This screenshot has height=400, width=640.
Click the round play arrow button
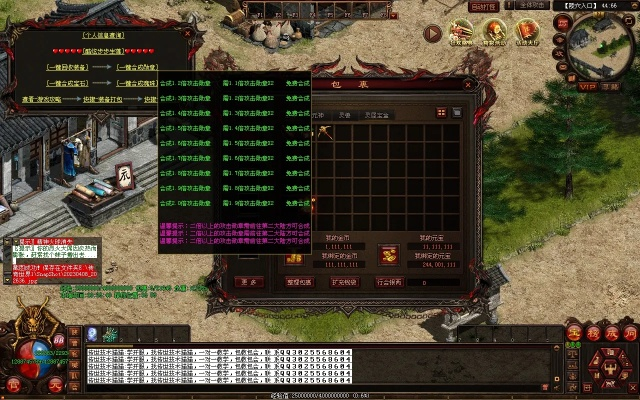[x=432, y=33]
